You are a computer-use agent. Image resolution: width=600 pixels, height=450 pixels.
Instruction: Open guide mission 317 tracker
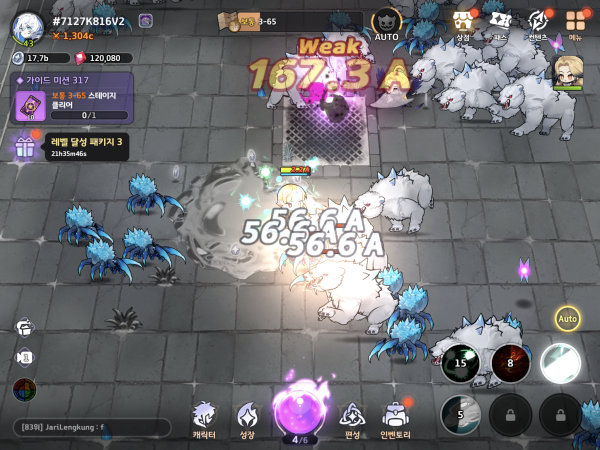[73, 98]
